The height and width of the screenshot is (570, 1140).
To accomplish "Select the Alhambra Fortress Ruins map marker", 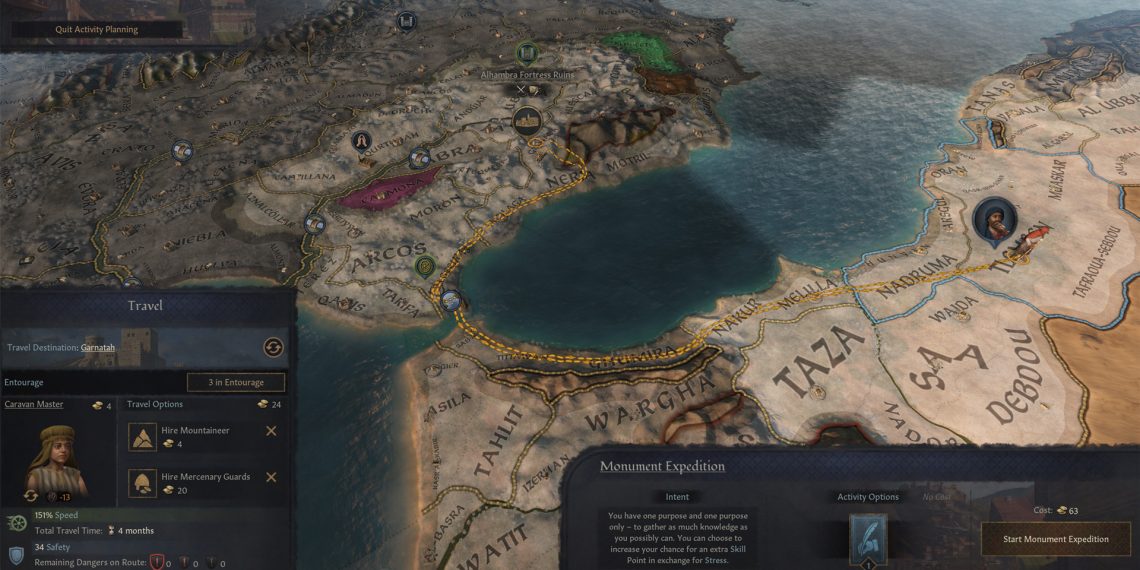I will click(527, 53).
